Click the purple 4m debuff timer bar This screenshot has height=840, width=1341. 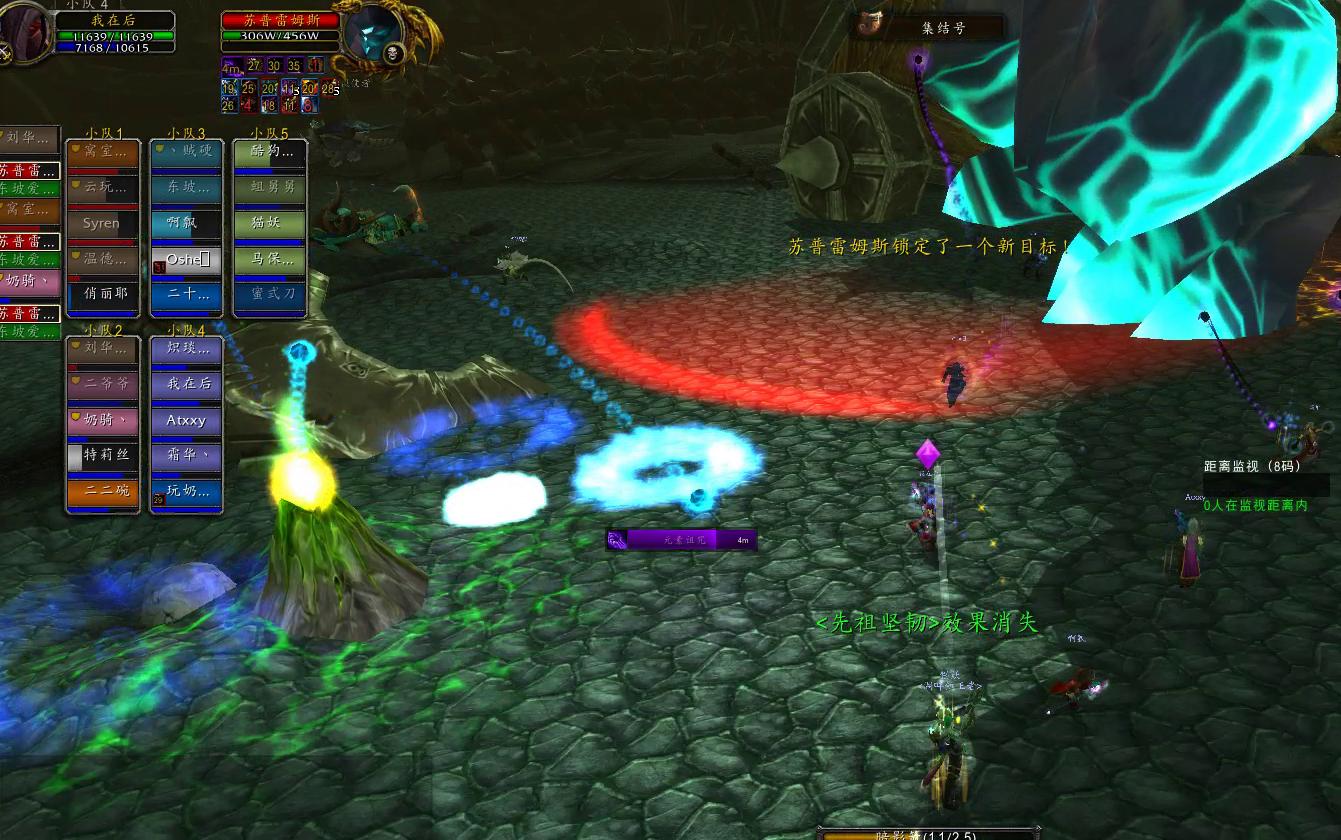point(681,540)
